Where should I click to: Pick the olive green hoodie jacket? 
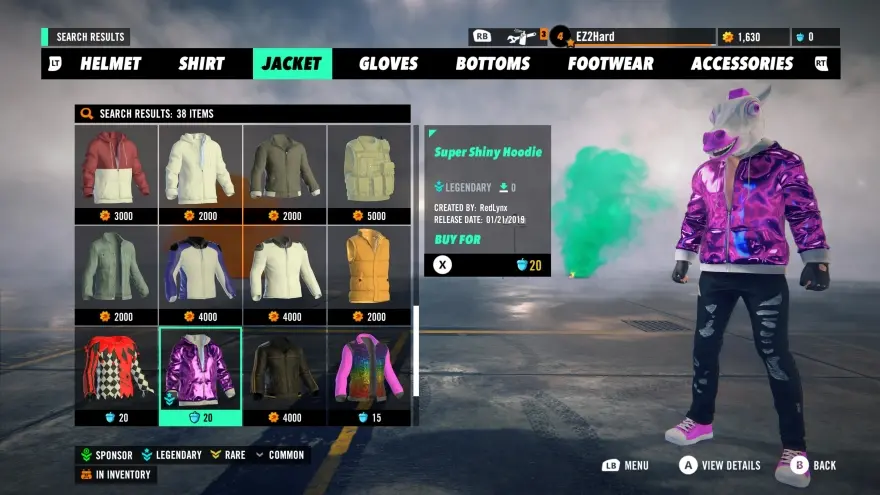point(285,168)
